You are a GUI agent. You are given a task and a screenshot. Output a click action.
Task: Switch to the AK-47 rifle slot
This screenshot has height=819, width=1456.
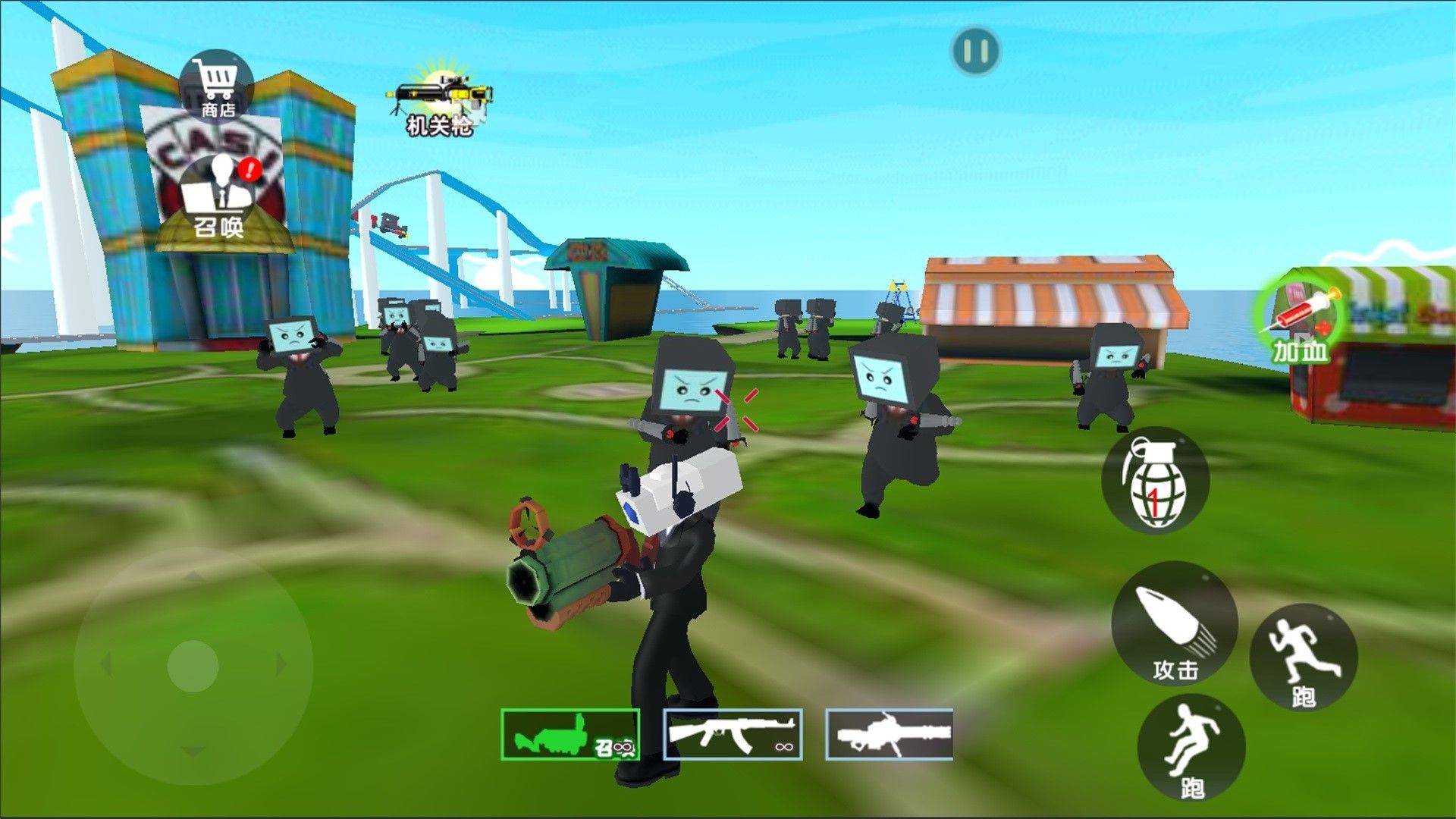[x=733, y=734]
